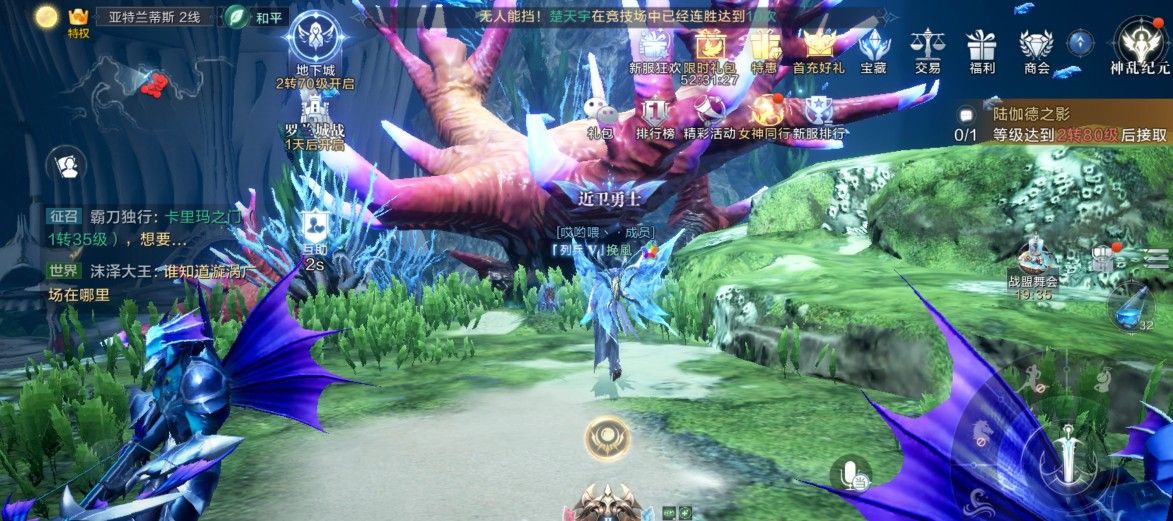This screenshot has width=1173, height=521.
Task: Tap the microphone voice chat button
Action: tap(851, 474)
